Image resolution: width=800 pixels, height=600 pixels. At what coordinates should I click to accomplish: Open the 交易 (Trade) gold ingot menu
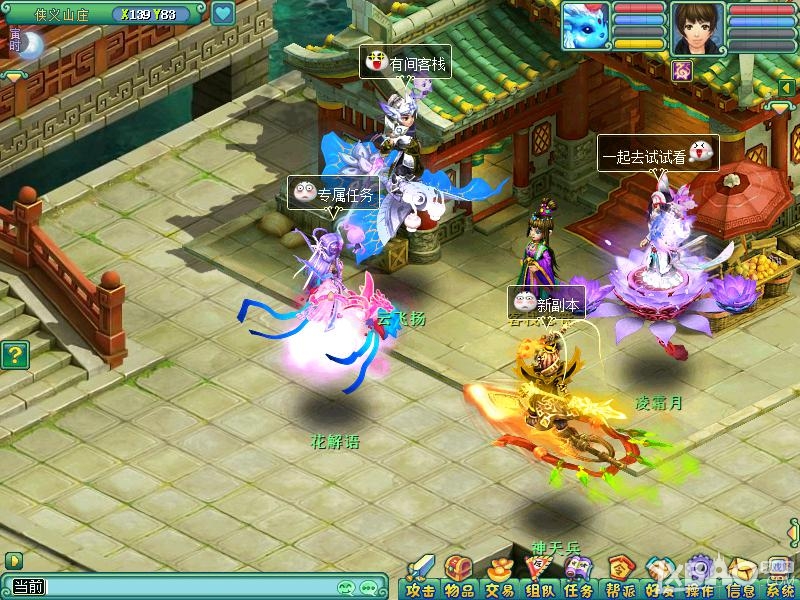[498, 576]
